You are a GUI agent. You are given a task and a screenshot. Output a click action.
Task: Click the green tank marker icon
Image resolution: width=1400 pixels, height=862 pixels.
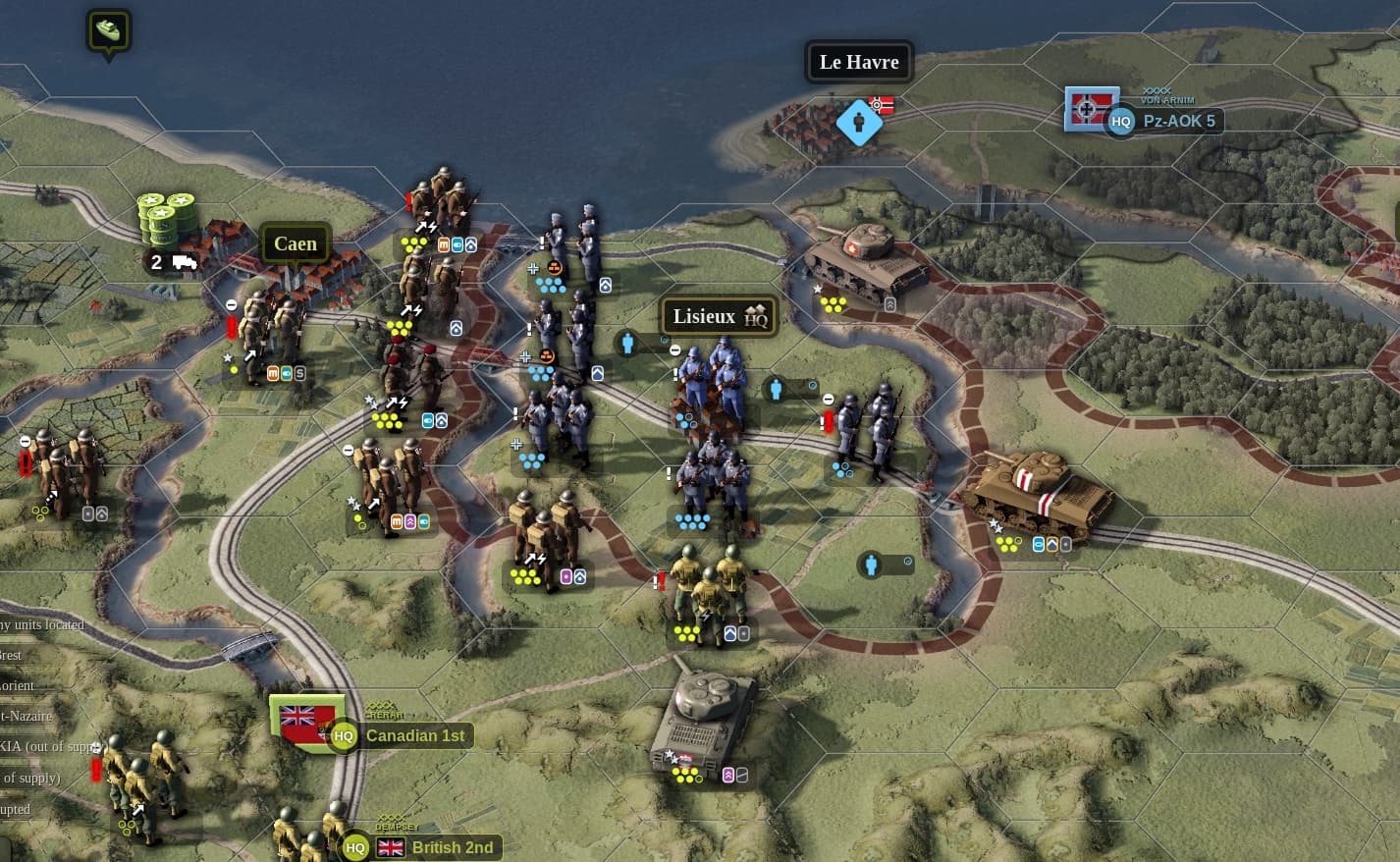point(108,30)
